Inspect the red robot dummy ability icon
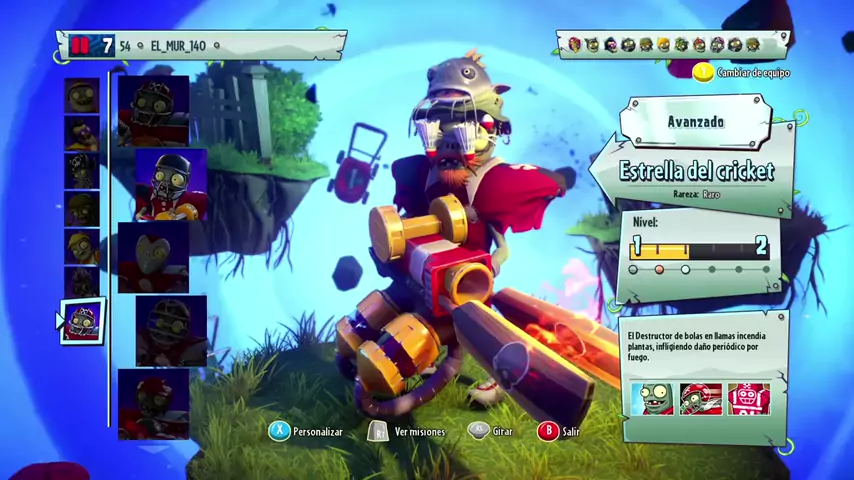This screenshot has height=480, width=854. click(x=748, y=399)
